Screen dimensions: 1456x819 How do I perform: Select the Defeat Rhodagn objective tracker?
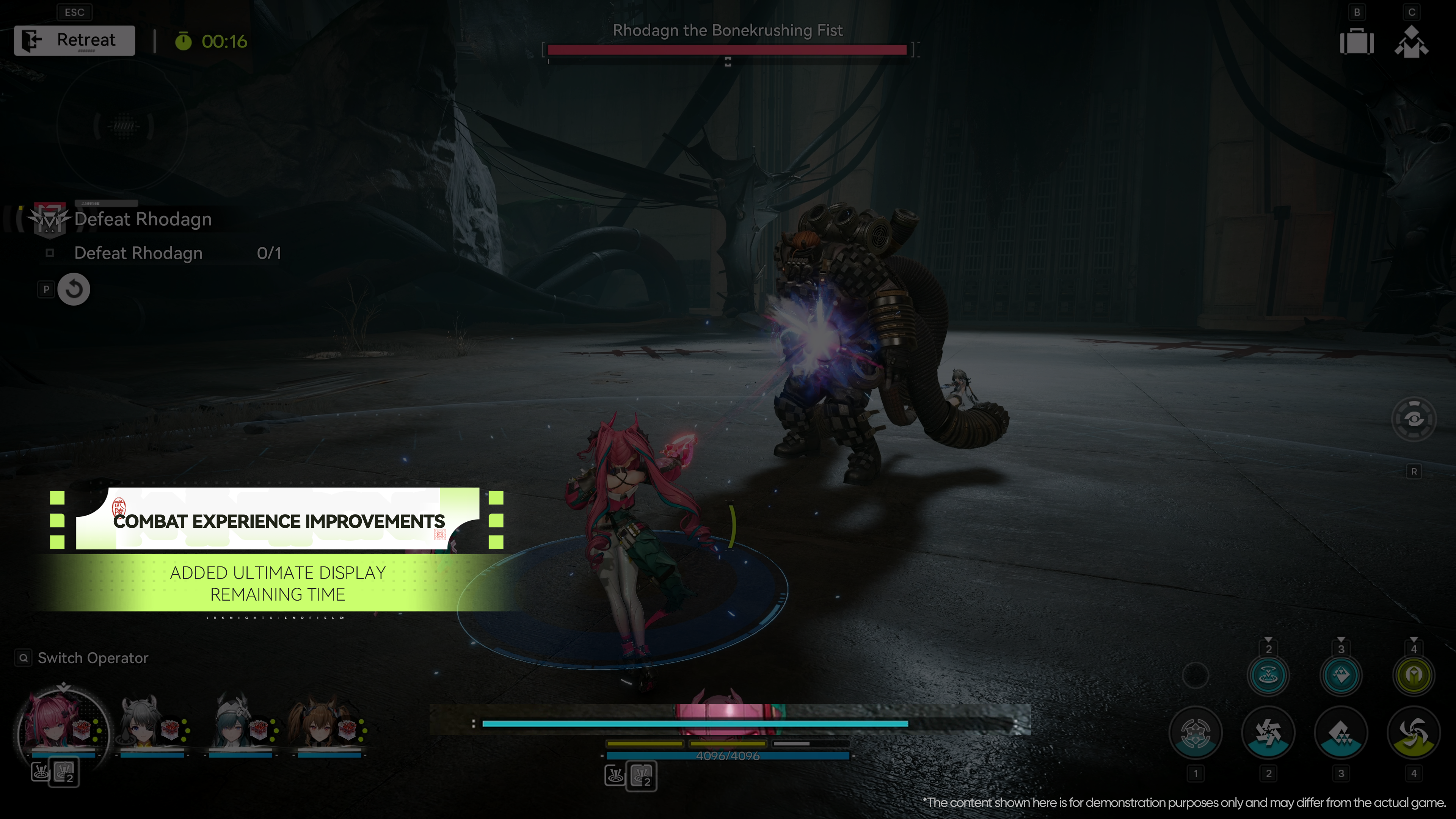tap(143, 219)
